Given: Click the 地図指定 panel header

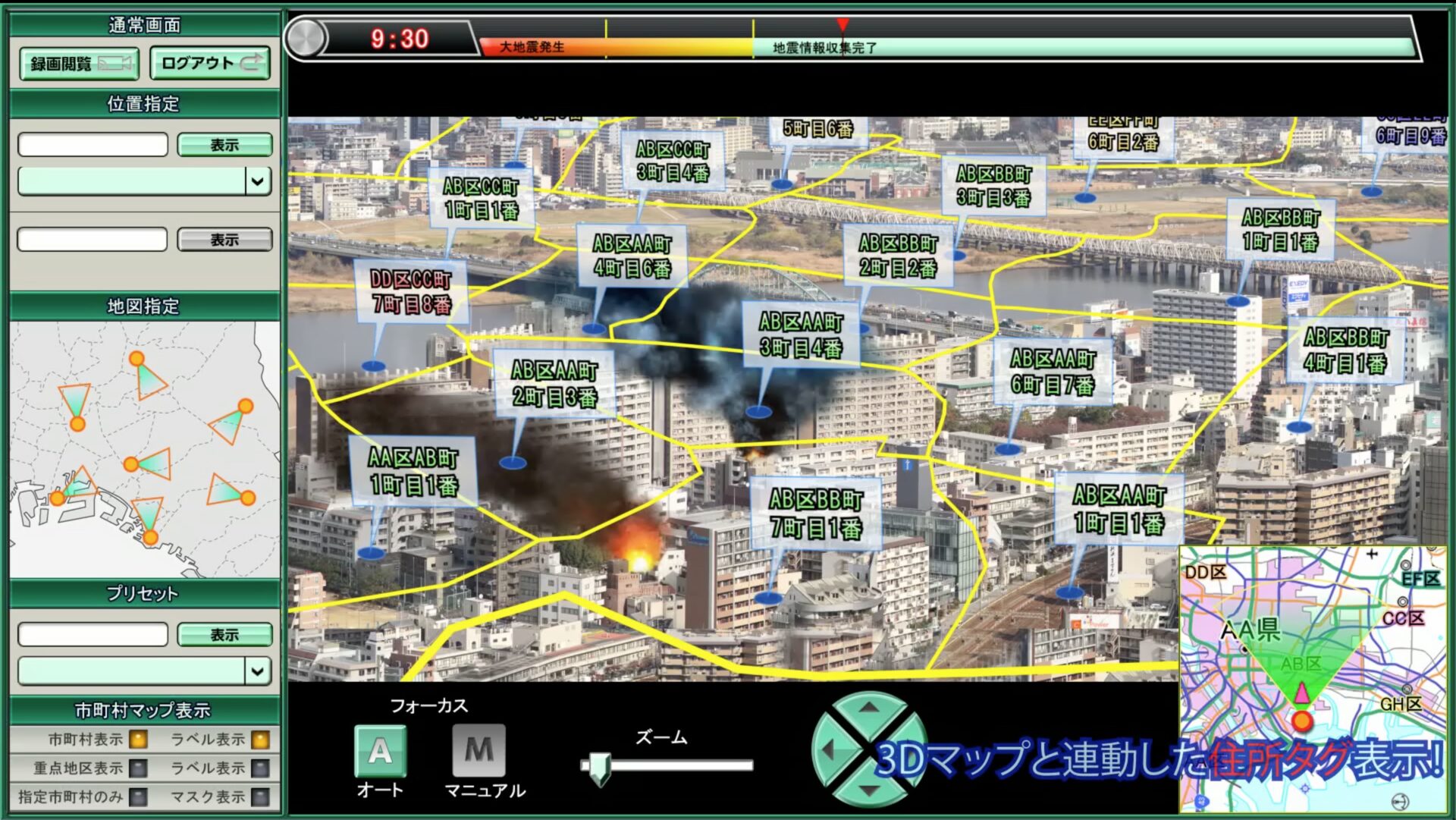Looking at the screenshot, I should pyautogui.click(x=144, y=306).
